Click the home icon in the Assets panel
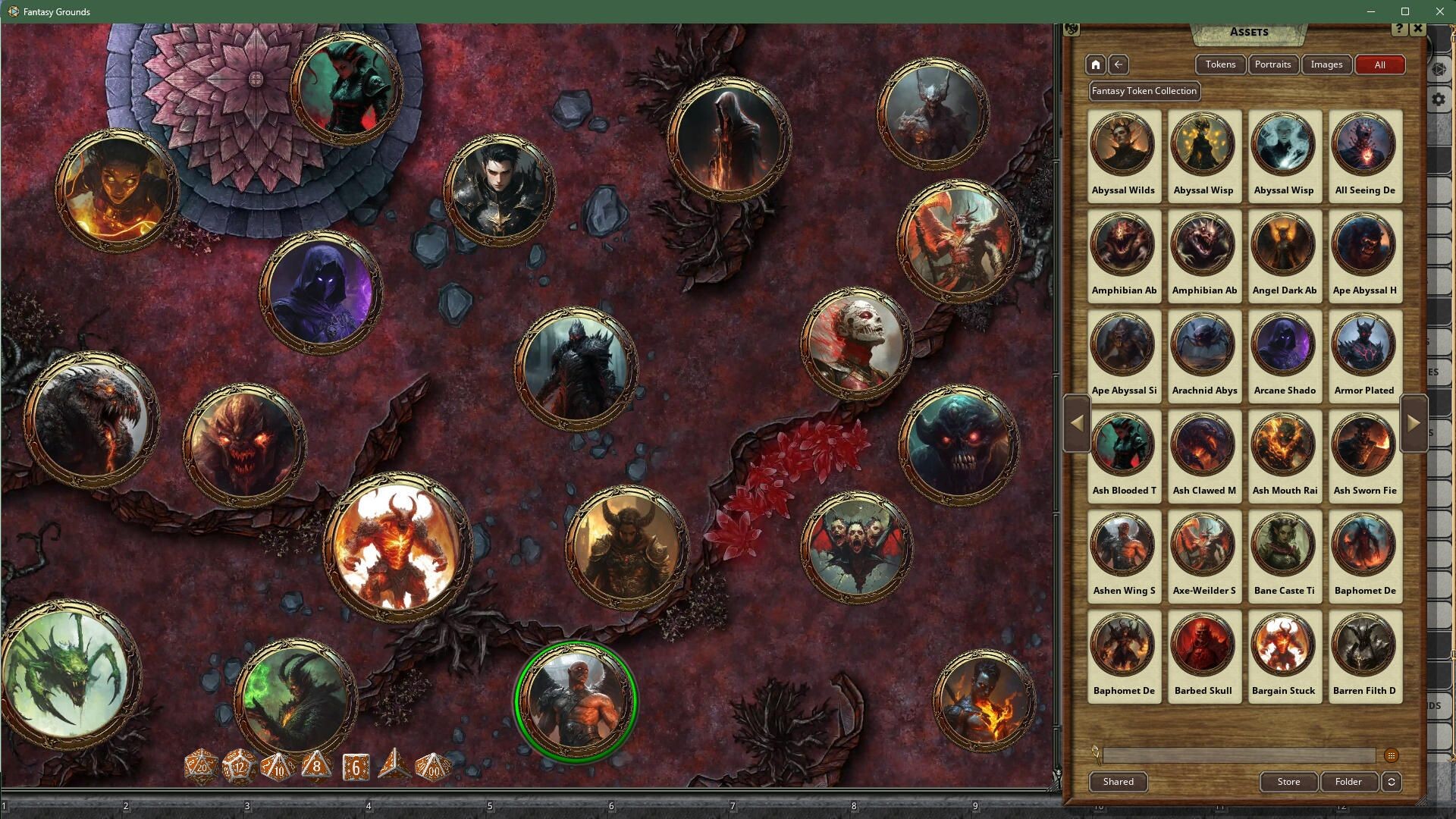The image size is (1456, 819). coord(1096,64)
